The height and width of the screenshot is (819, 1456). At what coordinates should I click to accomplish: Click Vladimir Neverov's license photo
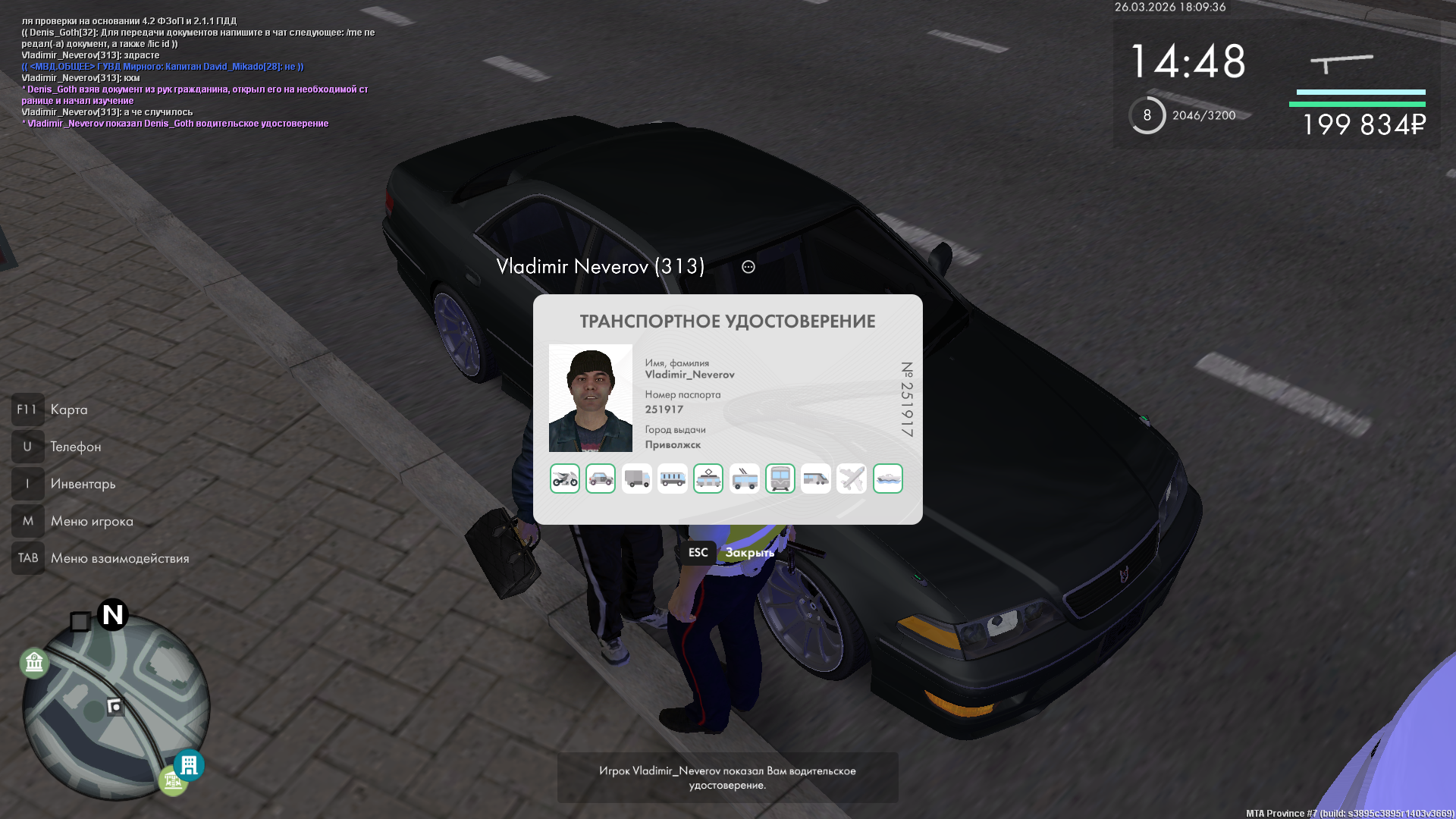tap(591, 398)
